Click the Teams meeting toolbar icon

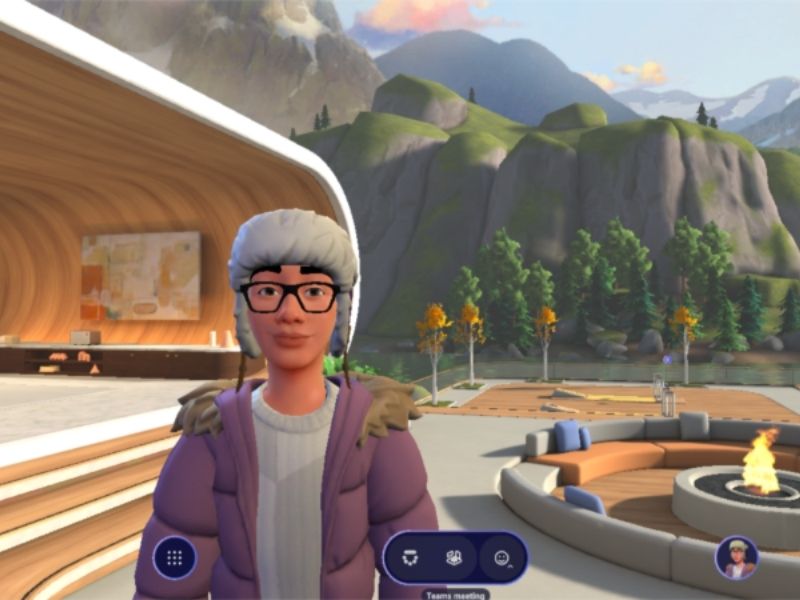(410, 558)
